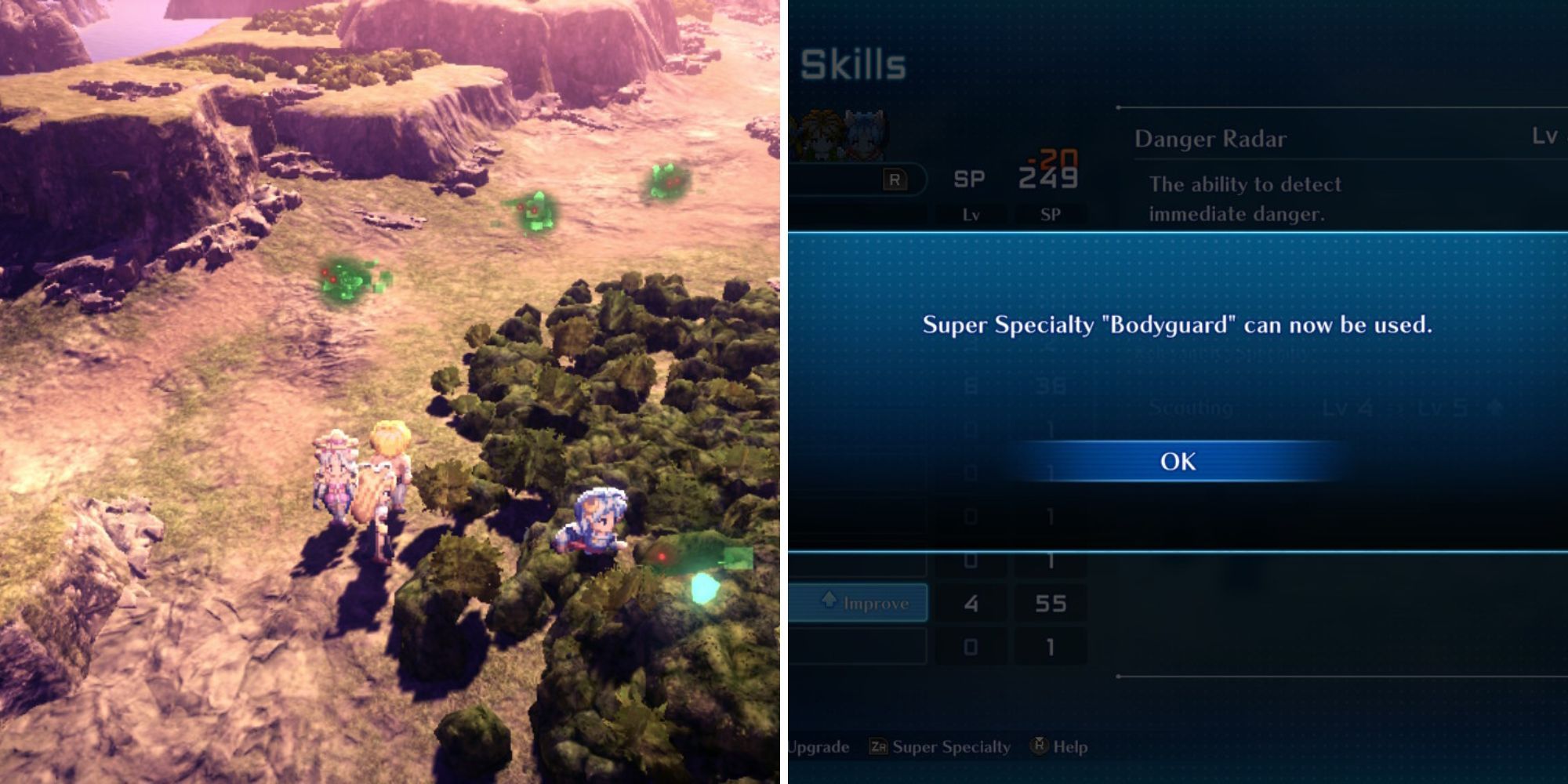Screen dimensions: 1568x784
Task: Click the ZR Super Specialty icon in bottom bar
Action: [879, 746]
